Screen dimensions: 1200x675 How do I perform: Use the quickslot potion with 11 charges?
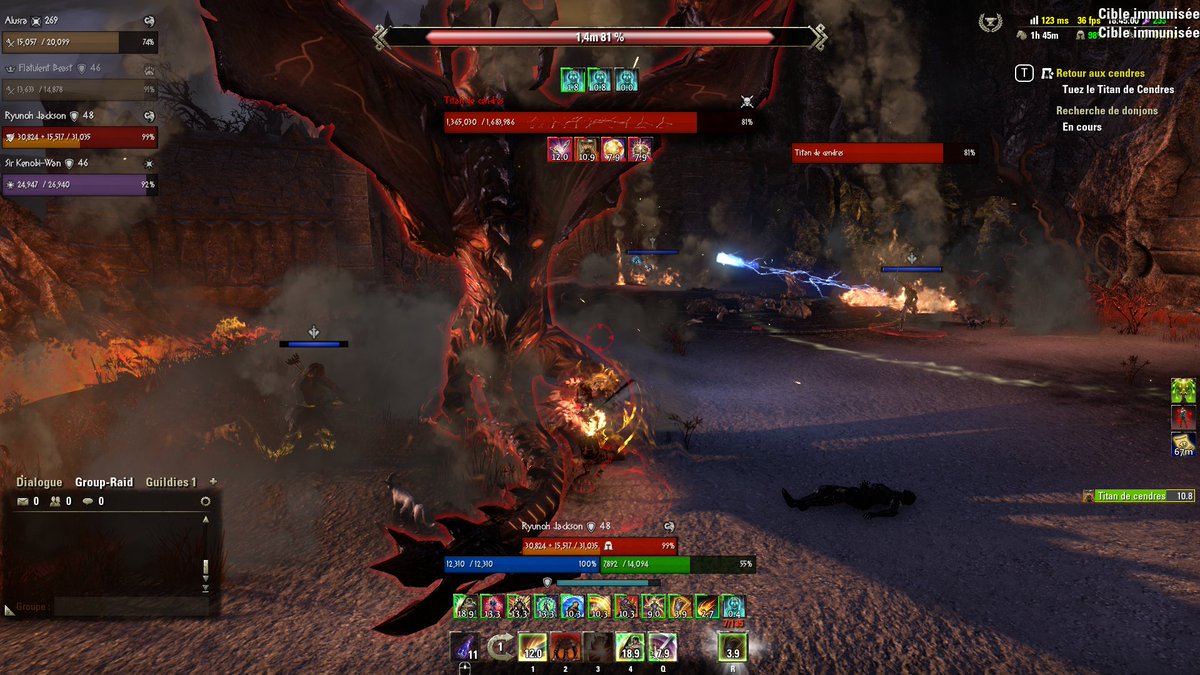[463, 646]
